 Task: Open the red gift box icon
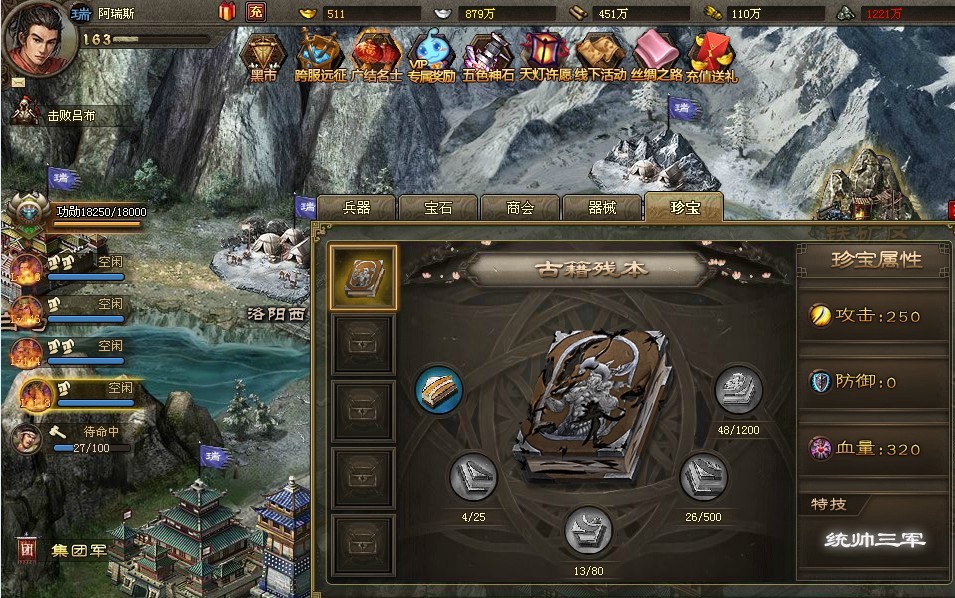(x=227, y=12)
